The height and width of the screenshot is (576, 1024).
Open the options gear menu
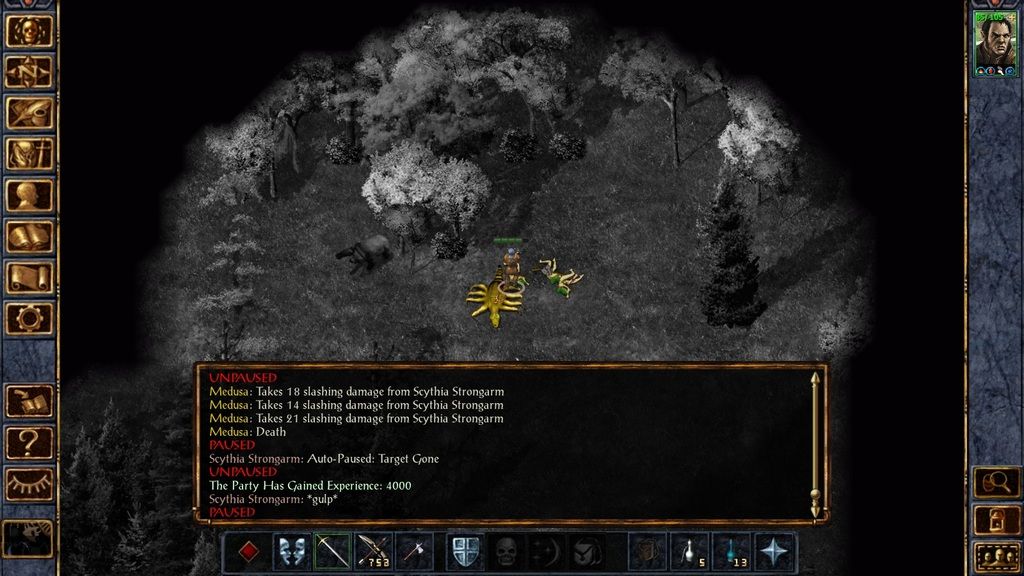point(30,318)
